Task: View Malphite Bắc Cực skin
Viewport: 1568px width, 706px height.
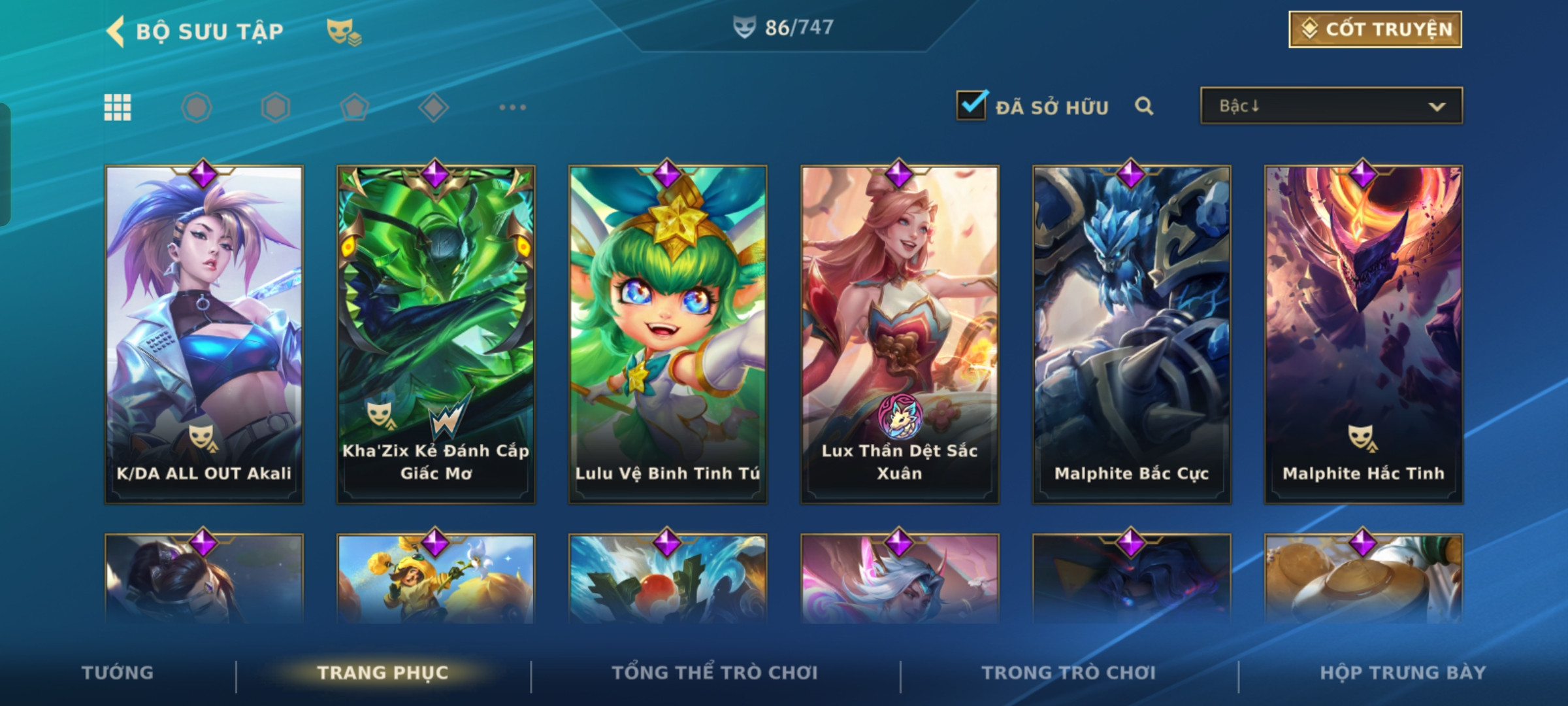Action: point(1132,333)
